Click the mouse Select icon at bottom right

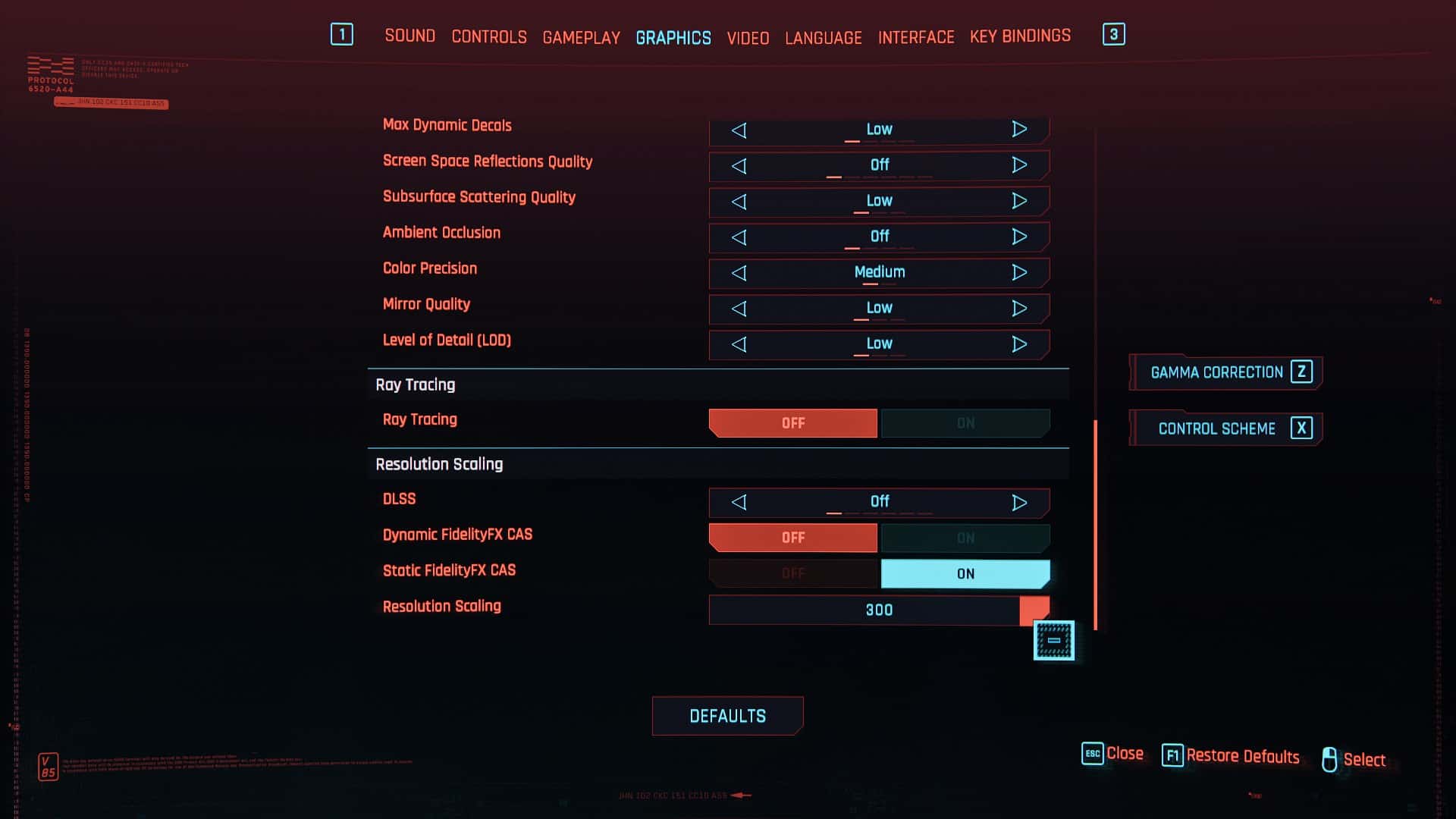(1329, 759)
